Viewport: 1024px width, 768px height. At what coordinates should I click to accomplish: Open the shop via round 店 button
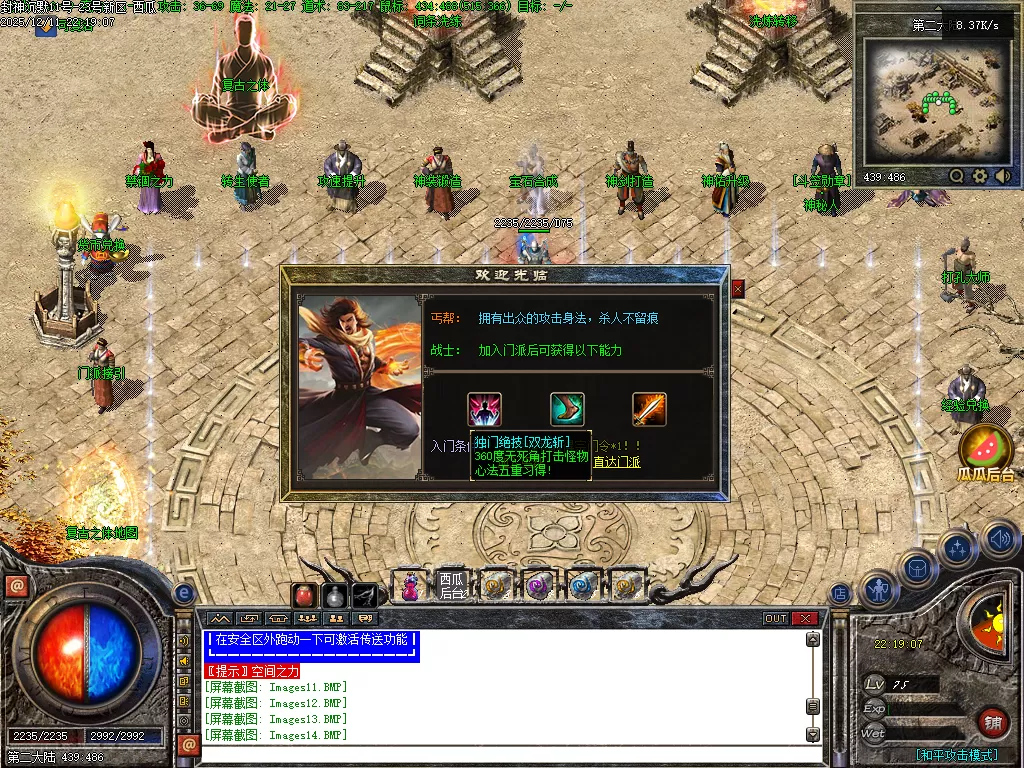pos(841,594)
